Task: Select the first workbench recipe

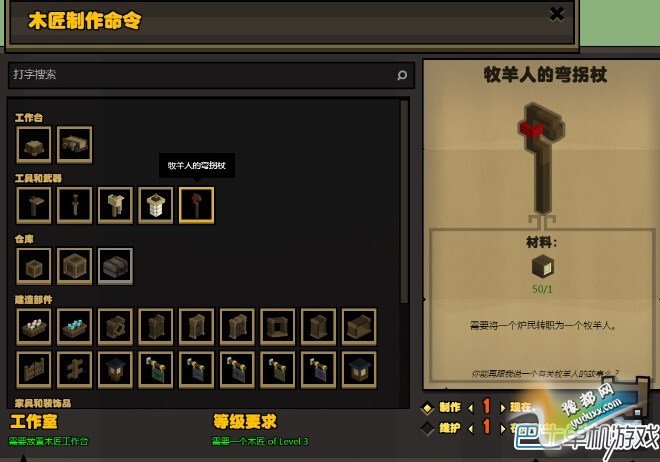Action: tap(34, 145)
